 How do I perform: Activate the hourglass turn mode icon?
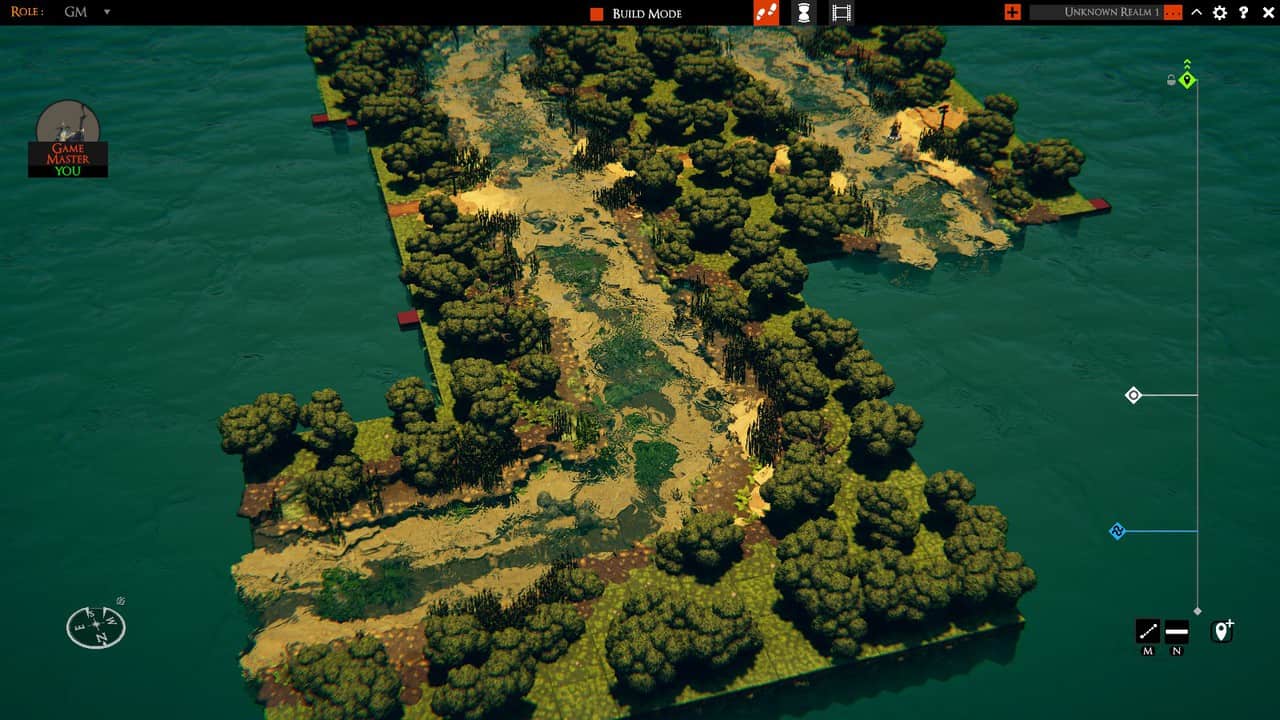click(x=804, y=13)
